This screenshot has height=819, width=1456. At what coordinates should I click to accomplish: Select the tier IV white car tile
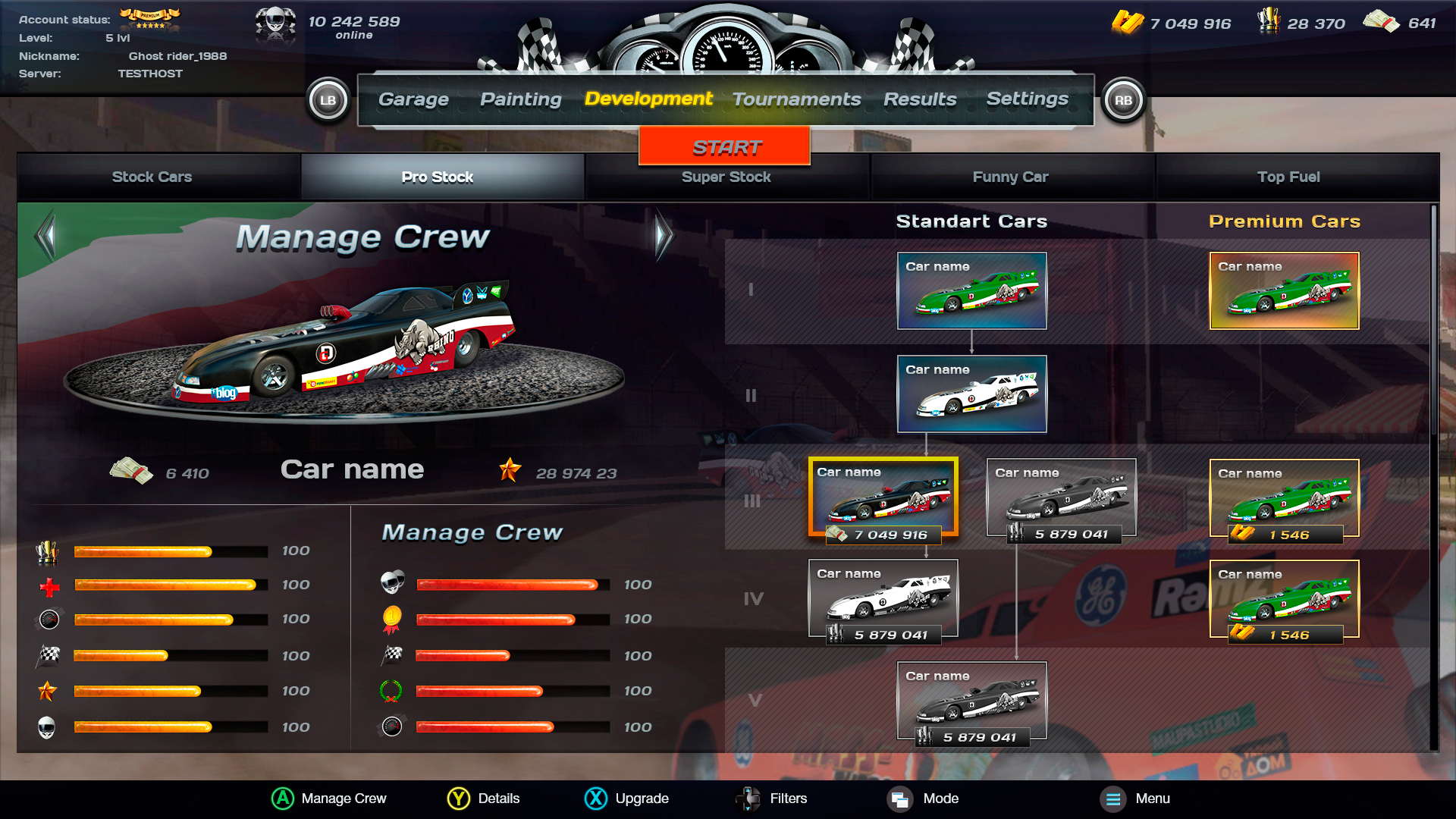pos(883,599)
